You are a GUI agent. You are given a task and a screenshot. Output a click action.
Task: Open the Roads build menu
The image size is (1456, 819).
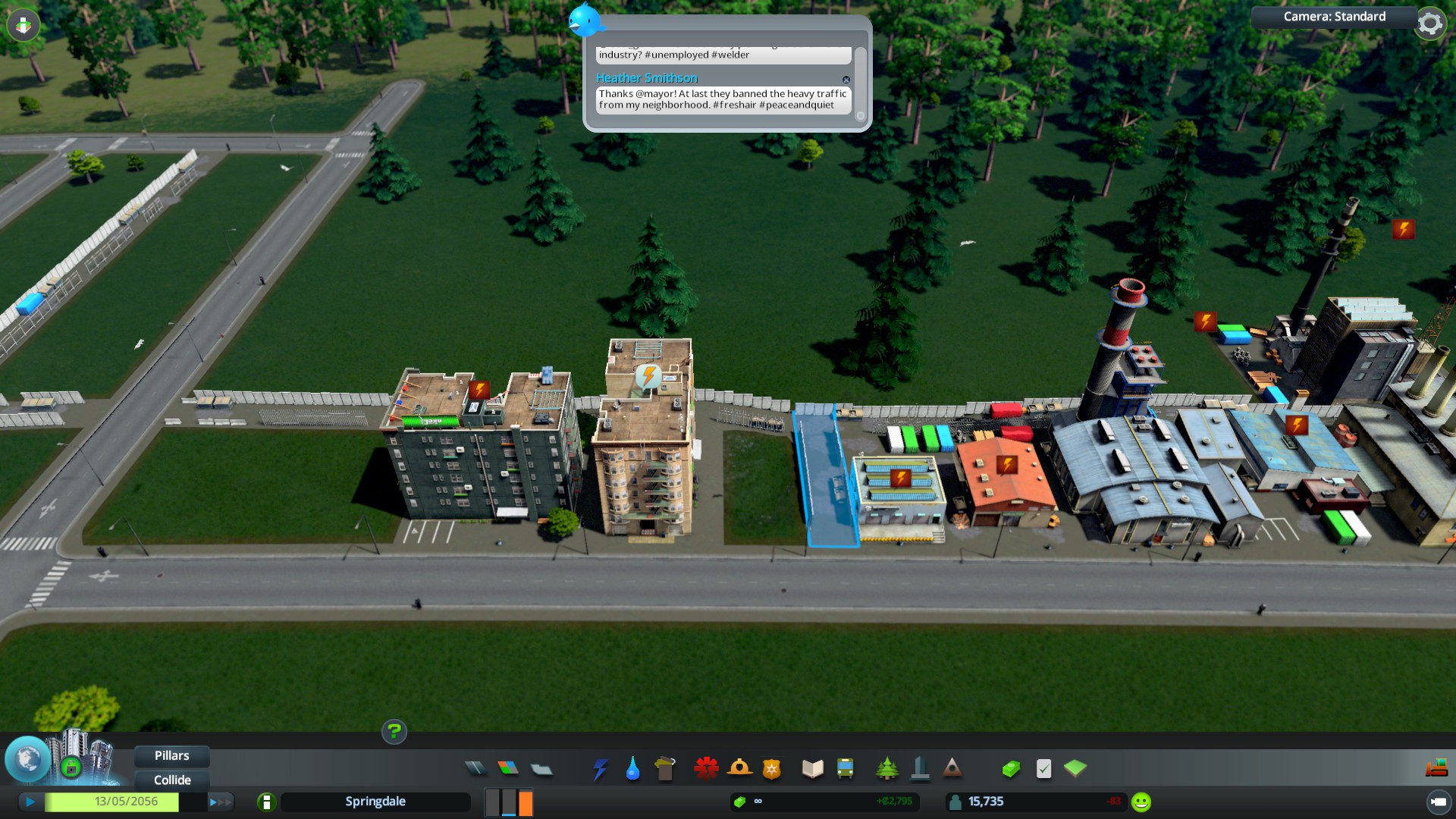point(475,769)
